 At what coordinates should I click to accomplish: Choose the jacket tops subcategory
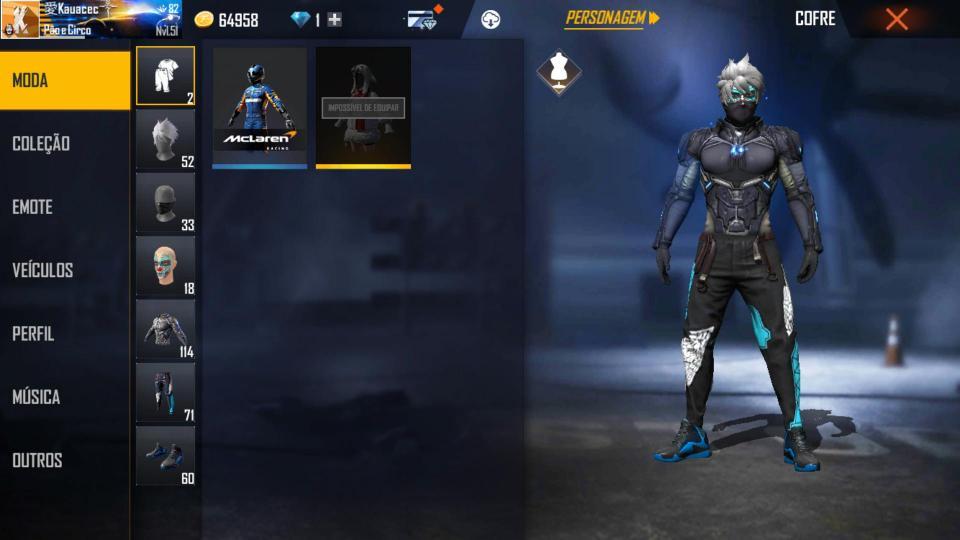click(165, 330)
